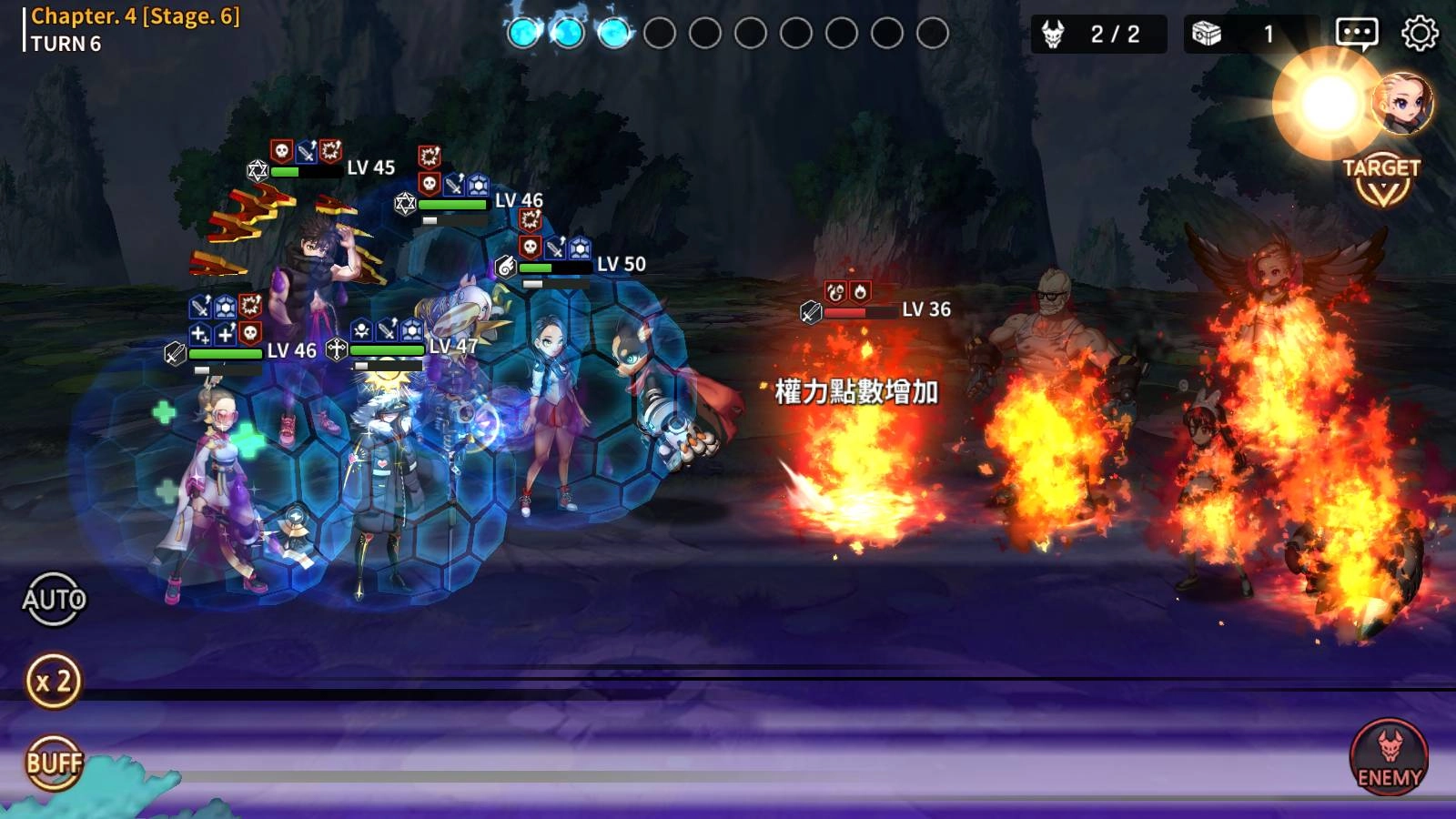Toggle AUTO battle mode
The image size is (1456, 819).
point(55,600)
